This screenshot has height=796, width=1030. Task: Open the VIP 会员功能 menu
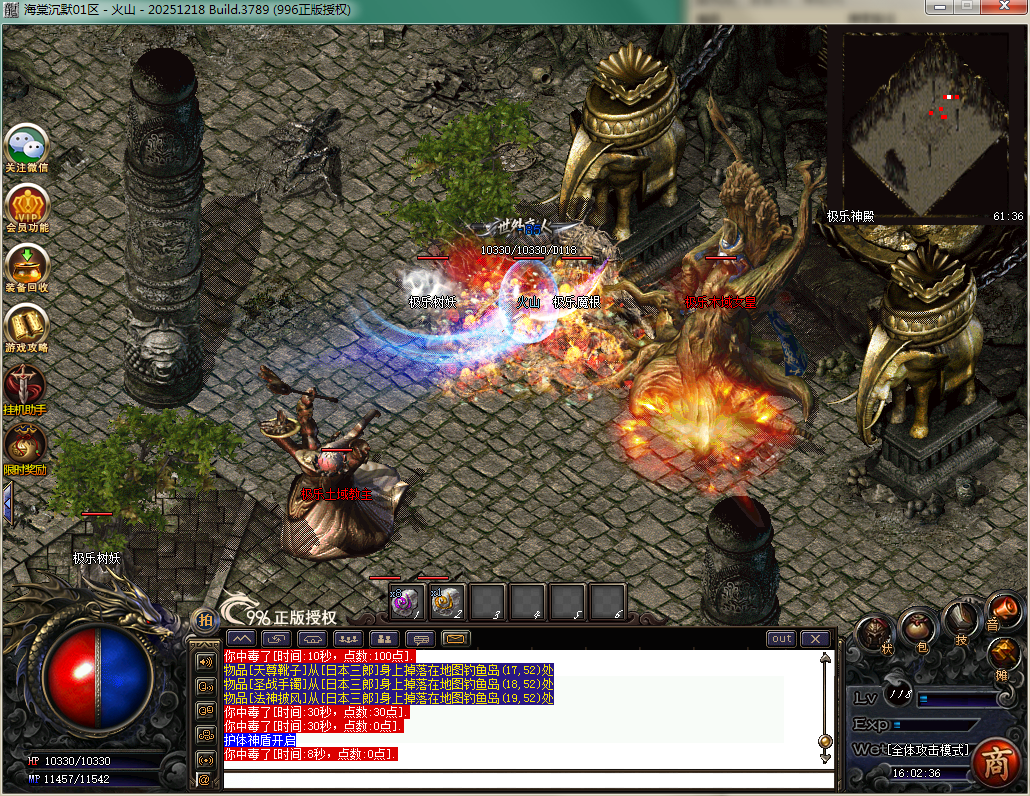point(26,204)
